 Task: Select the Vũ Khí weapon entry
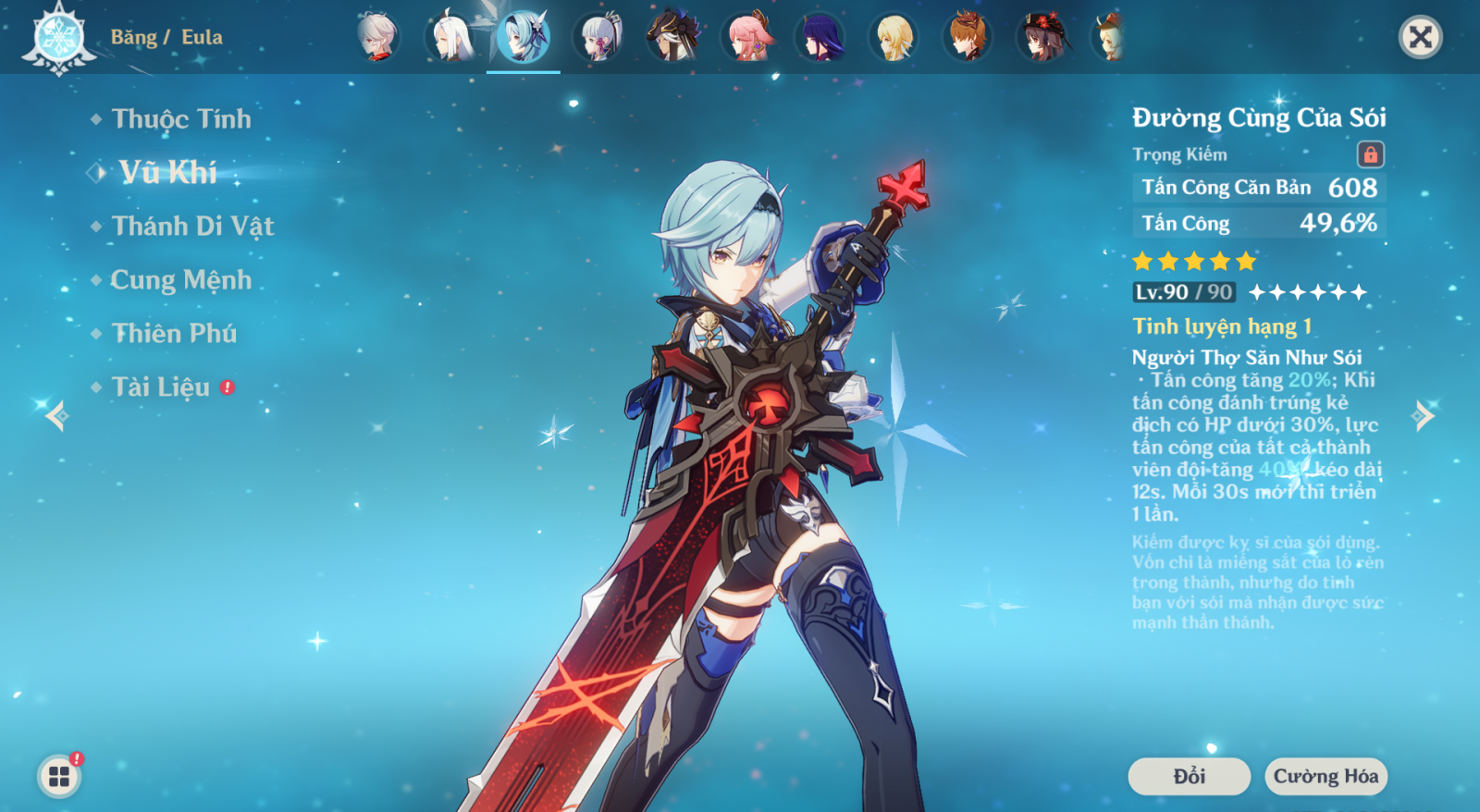click(167, 173)
